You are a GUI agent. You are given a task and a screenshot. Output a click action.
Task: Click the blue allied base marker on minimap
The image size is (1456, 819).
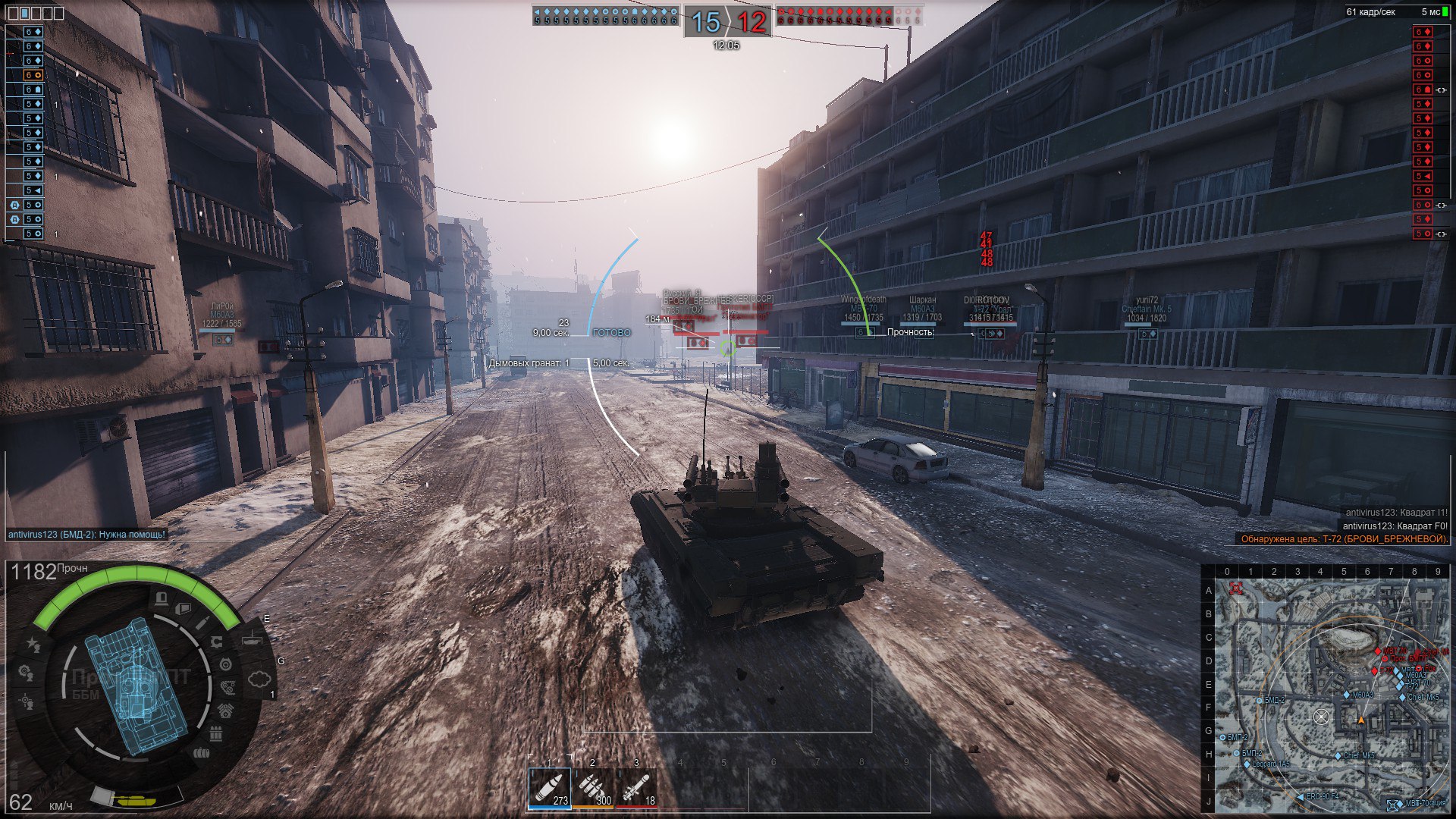click(x=1393, y=805)
